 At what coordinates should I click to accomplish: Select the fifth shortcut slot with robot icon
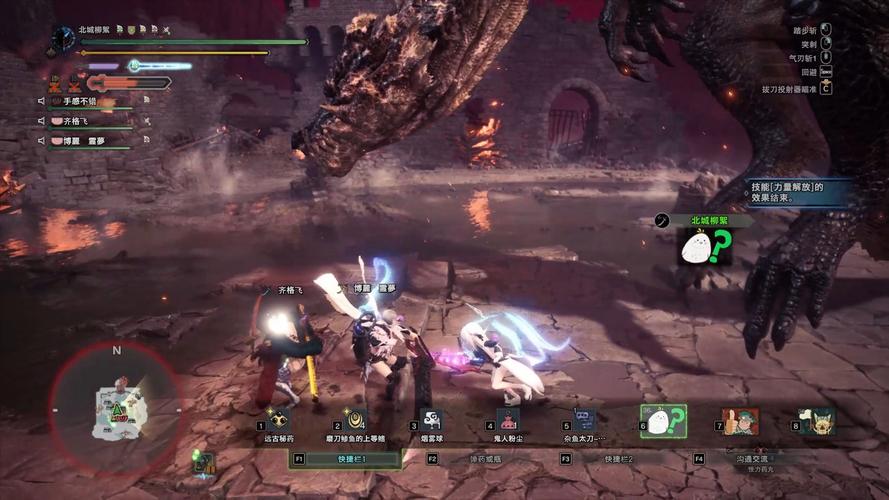pos(585,420)
